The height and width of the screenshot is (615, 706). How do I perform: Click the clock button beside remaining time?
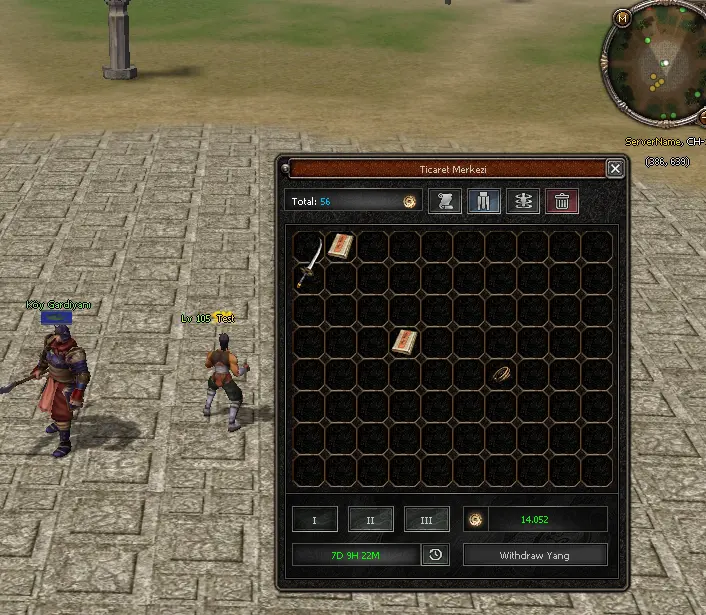click(x=435, y=555)
